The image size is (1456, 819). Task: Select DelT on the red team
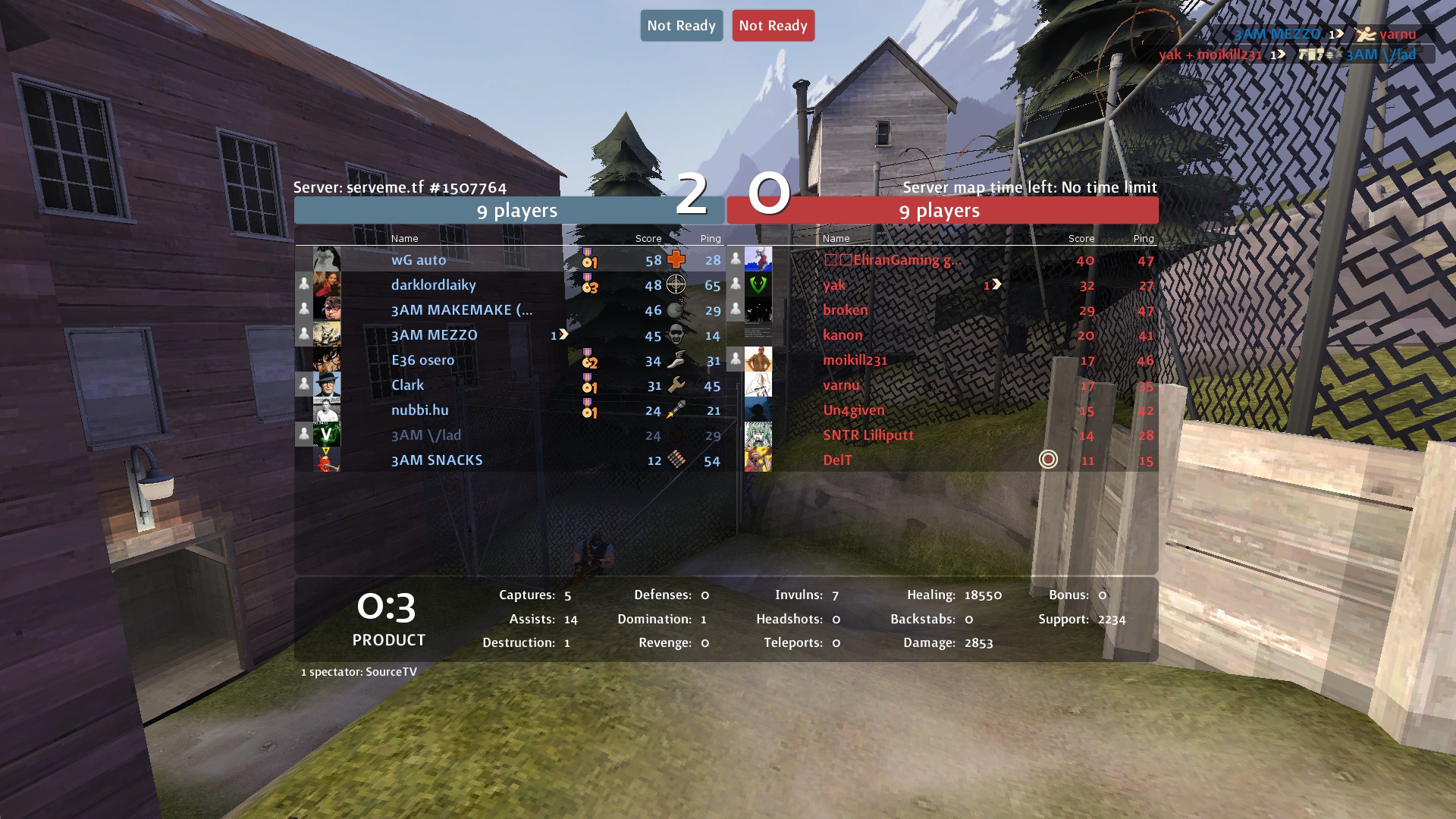coord(837,460)
